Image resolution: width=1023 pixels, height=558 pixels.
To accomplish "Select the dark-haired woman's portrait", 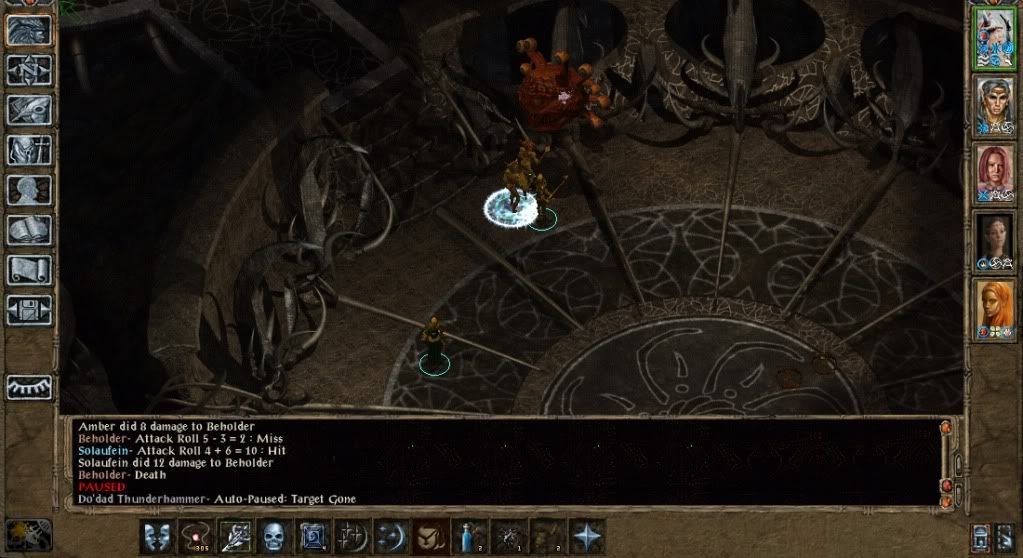I will click(x=994, y=241).
